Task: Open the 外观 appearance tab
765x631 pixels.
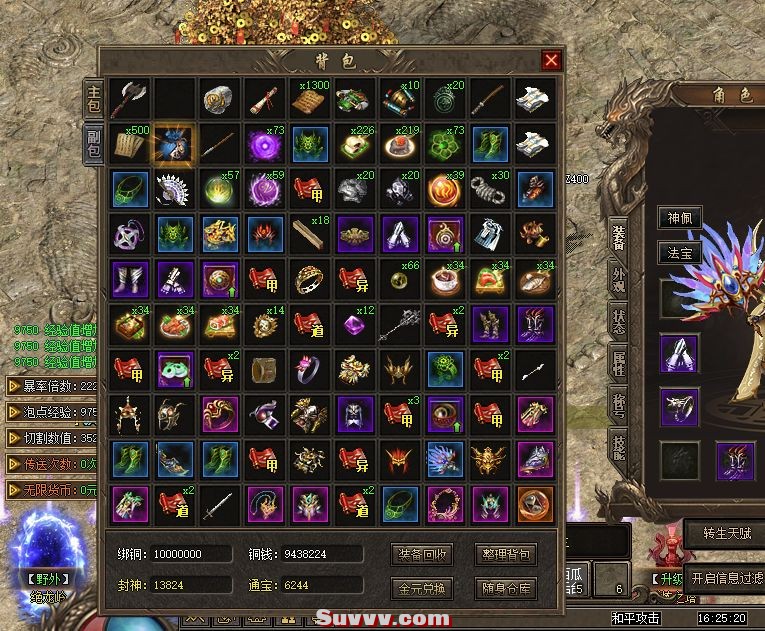Action: 618,281
